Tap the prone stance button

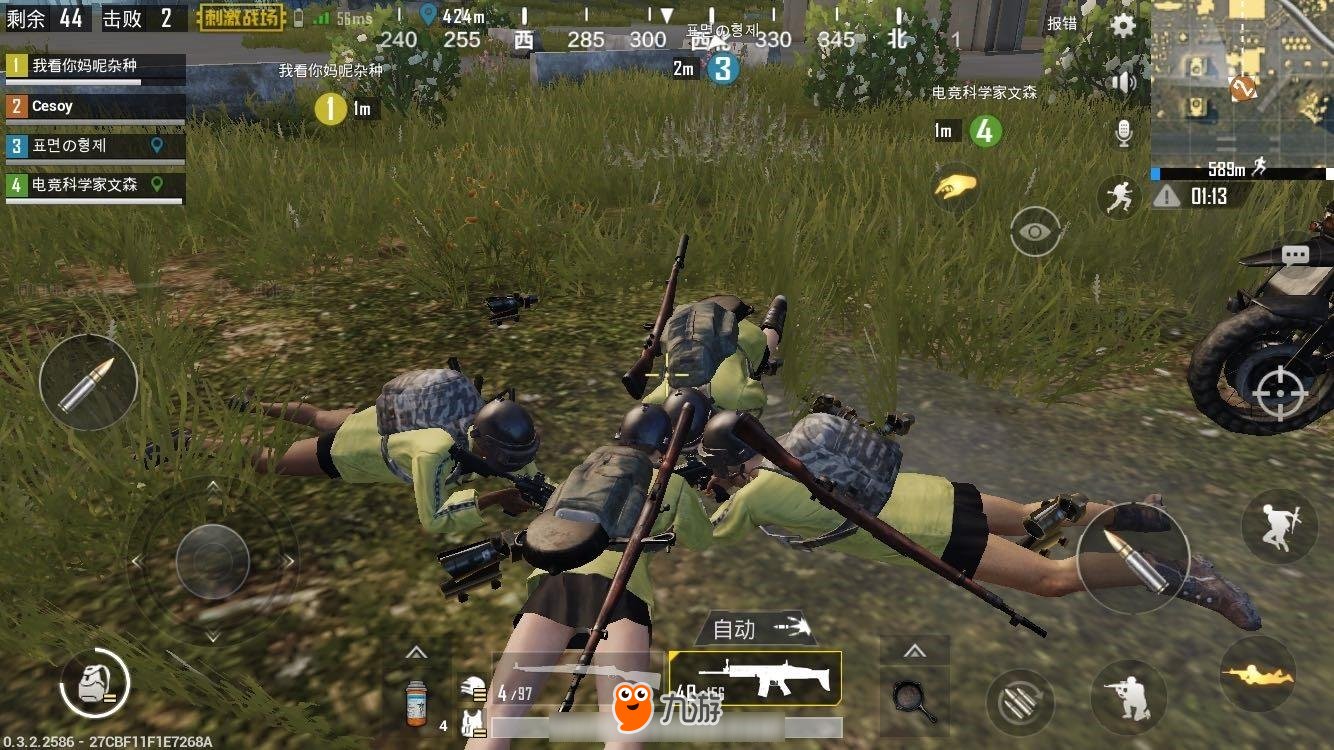point(1257,674)
